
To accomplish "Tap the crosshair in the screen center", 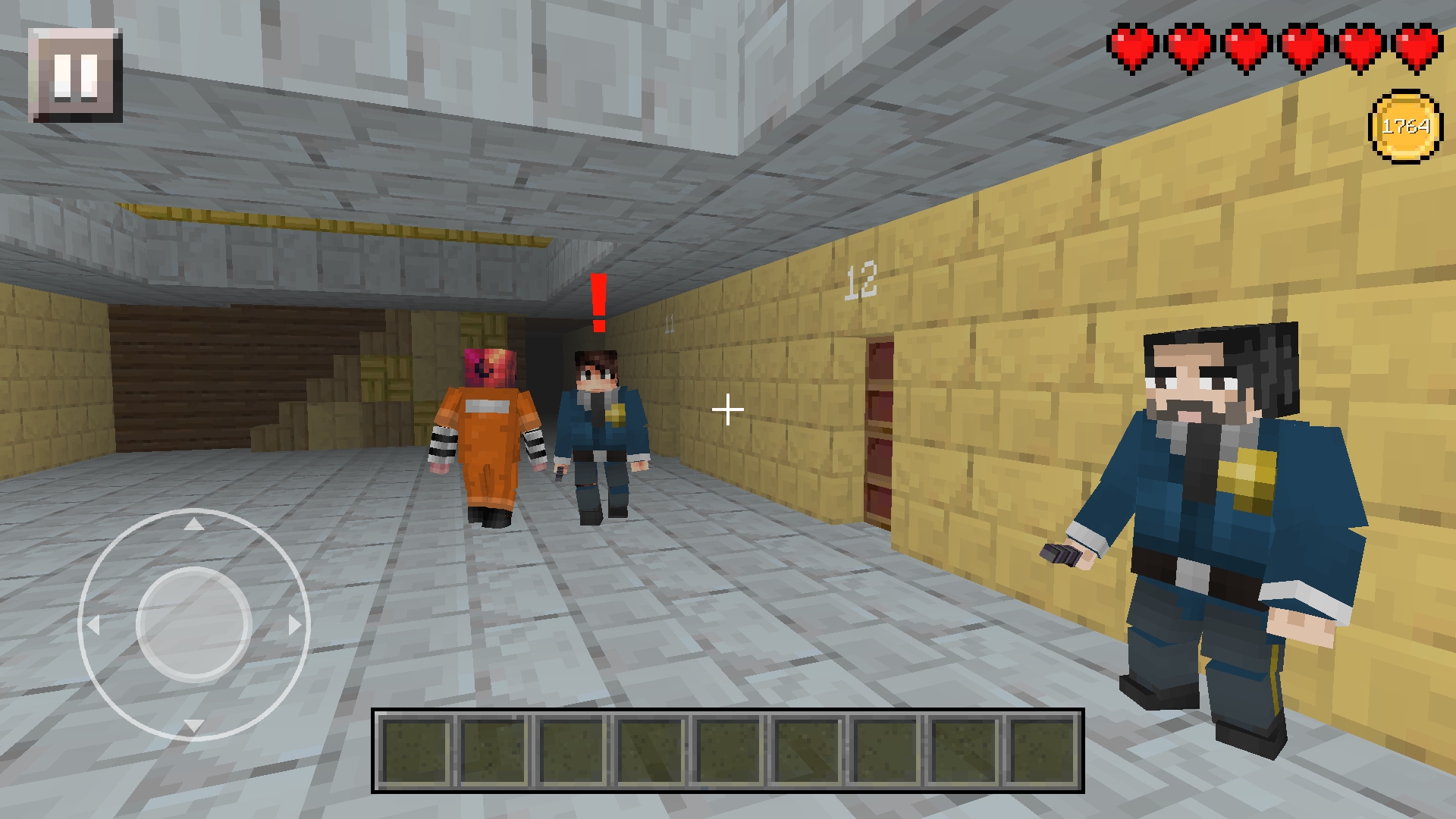I will coord(727,409).
